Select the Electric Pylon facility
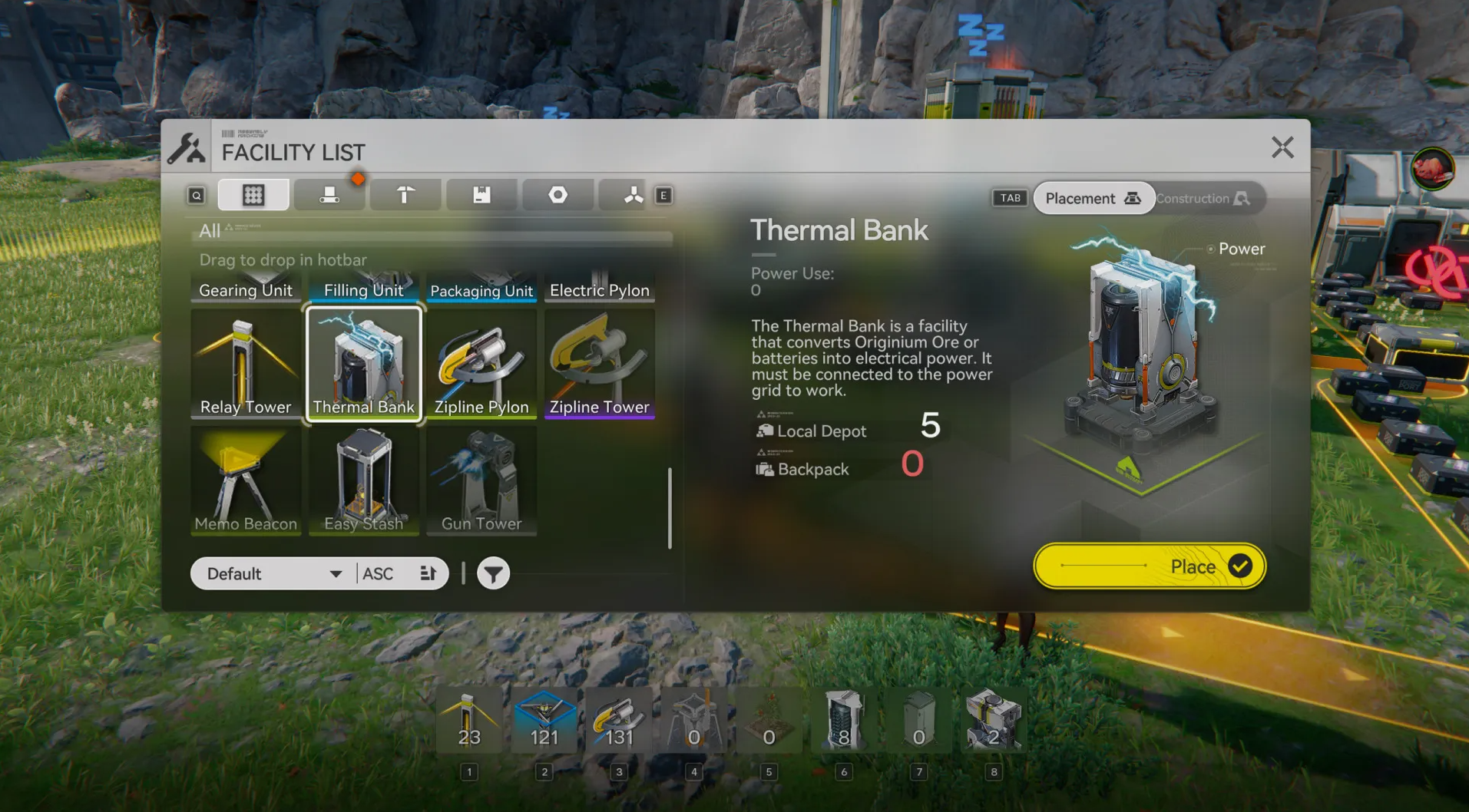Image resolution: width=1469 pixels, height=812 pixels. coord(600,287)
